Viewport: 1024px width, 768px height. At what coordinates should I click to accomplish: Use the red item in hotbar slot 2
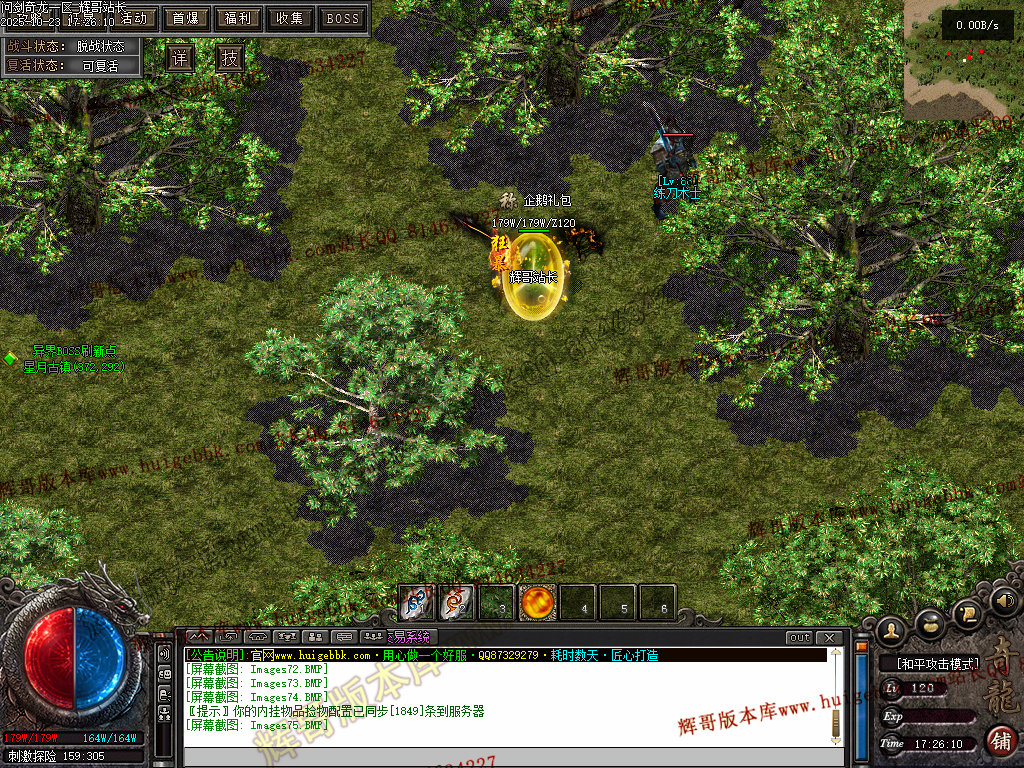(457, 603)
